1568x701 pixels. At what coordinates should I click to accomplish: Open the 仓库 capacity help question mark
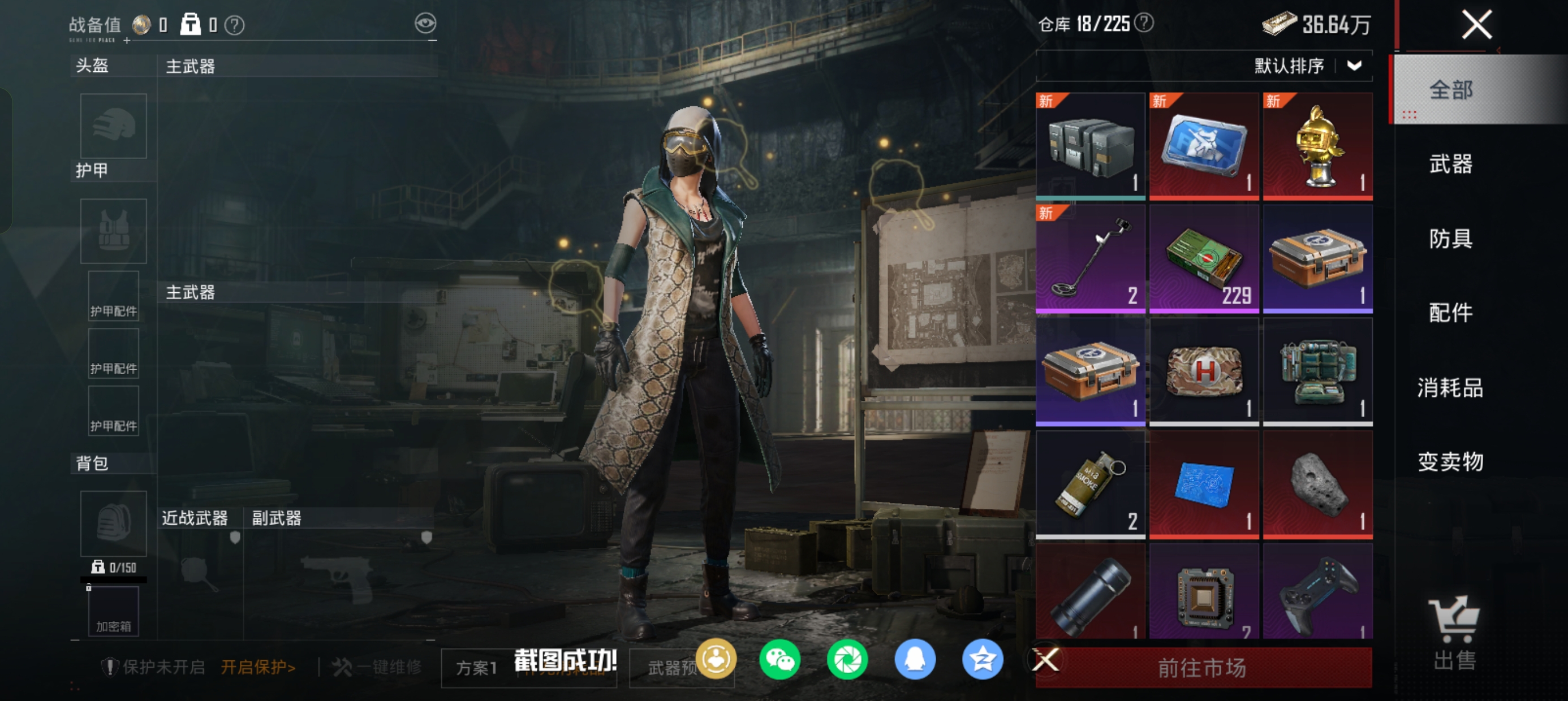point(1144,23)
